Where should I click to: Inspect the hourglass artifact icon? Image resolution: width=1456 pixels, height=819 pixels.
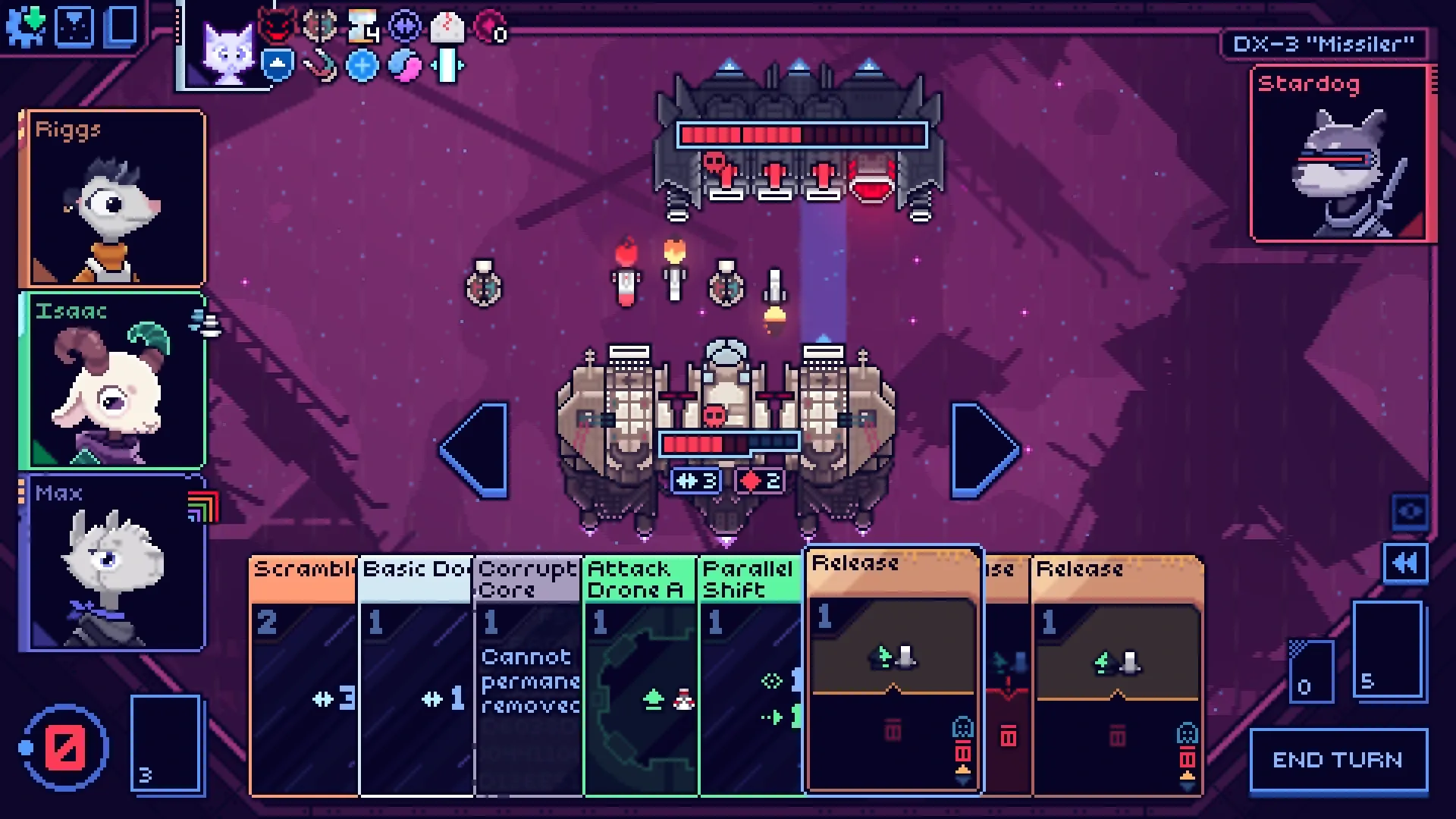pos(362,27)
